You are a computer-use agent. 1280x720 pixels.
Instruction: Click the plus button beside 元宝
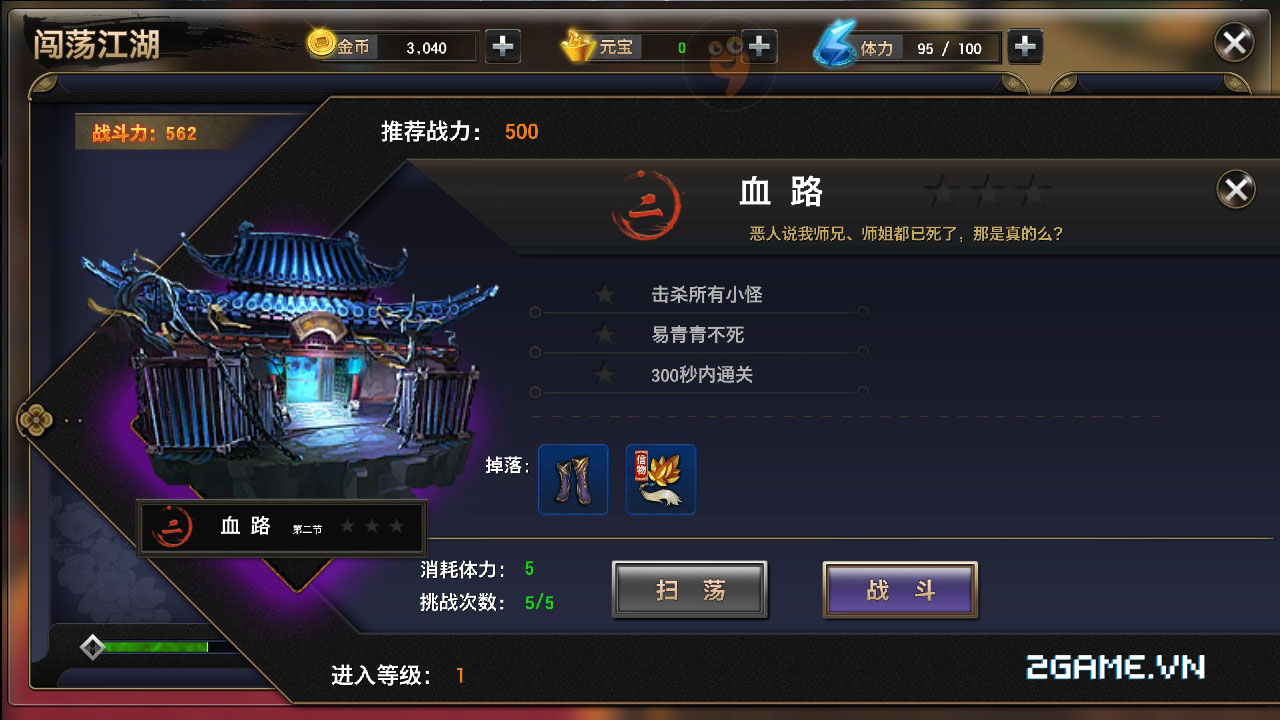(760, 45)
